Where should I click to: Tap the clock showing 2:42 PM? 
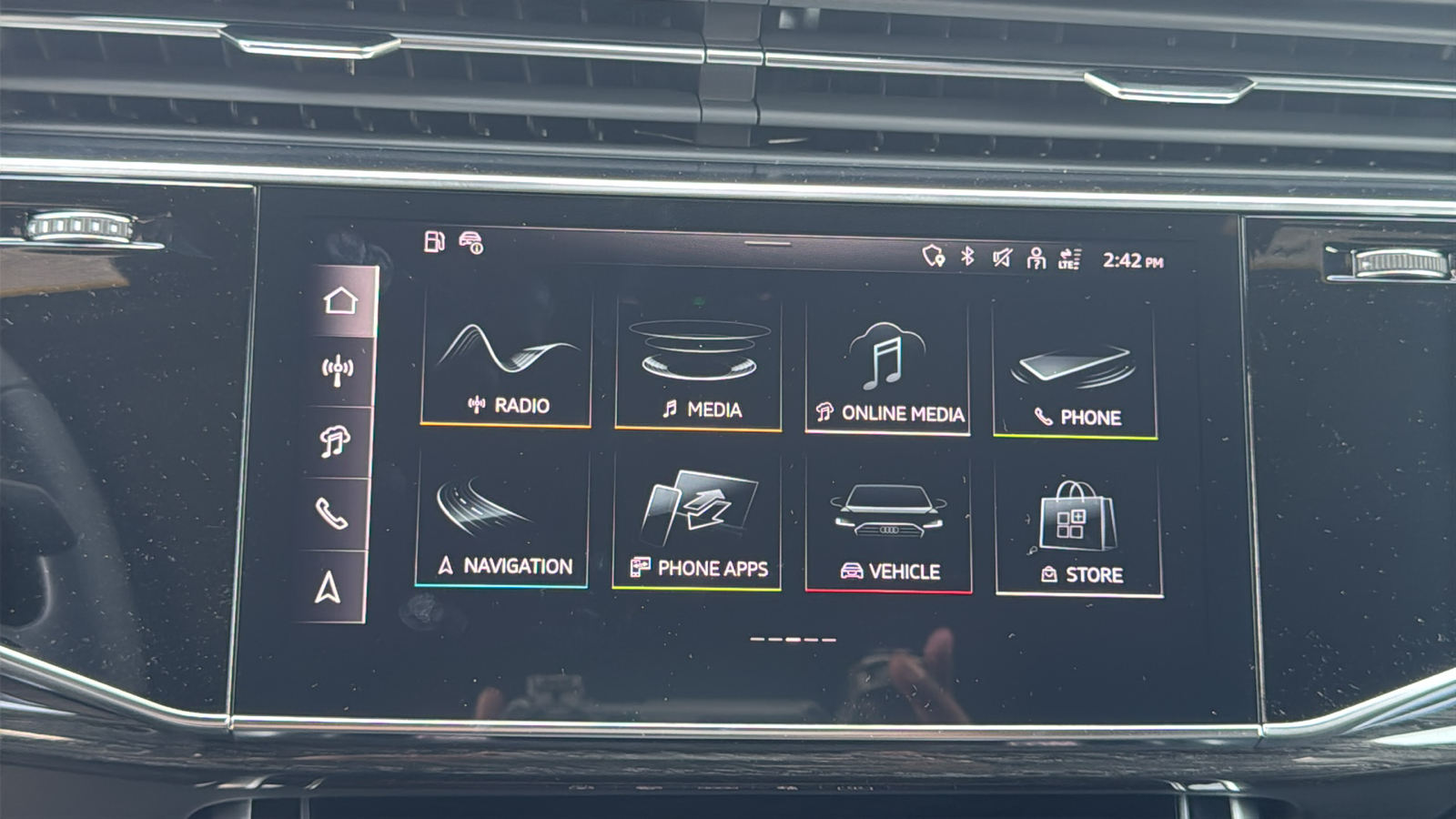tap(1131, 259)
